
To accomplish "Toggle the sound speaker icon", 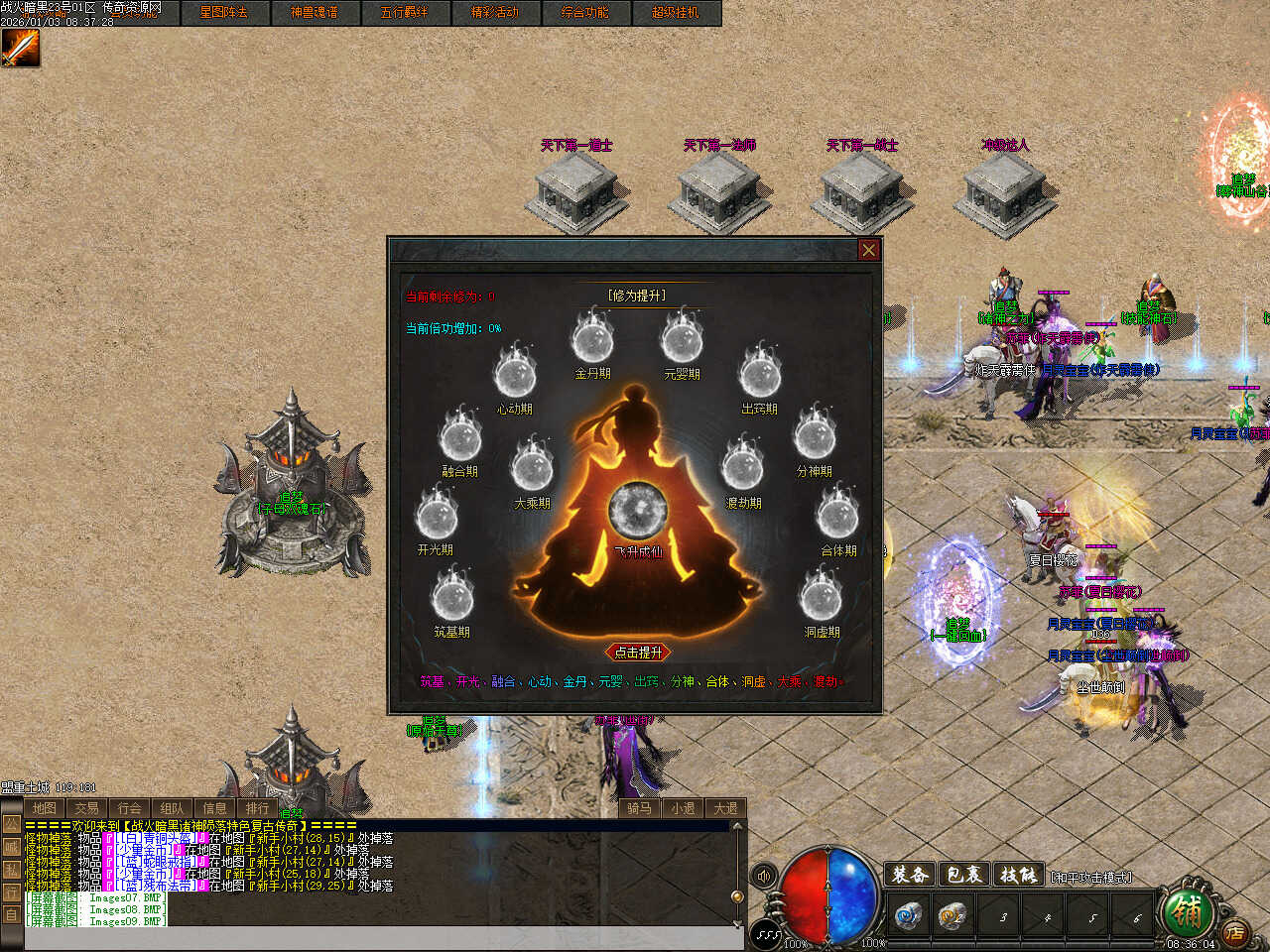I will coord(764,876).
